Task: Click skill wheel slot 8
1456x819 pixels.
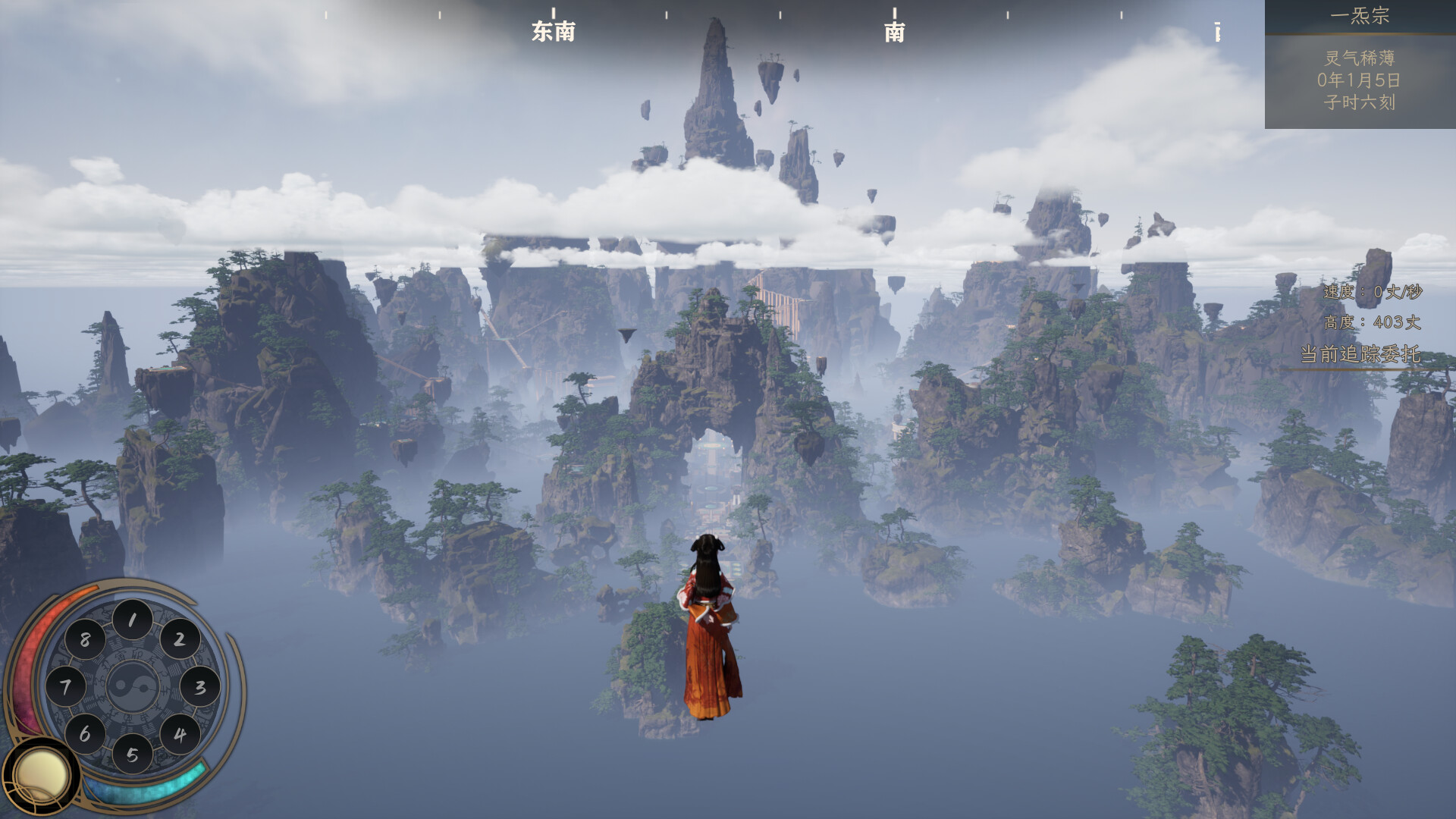Action: tap(85, 639)
